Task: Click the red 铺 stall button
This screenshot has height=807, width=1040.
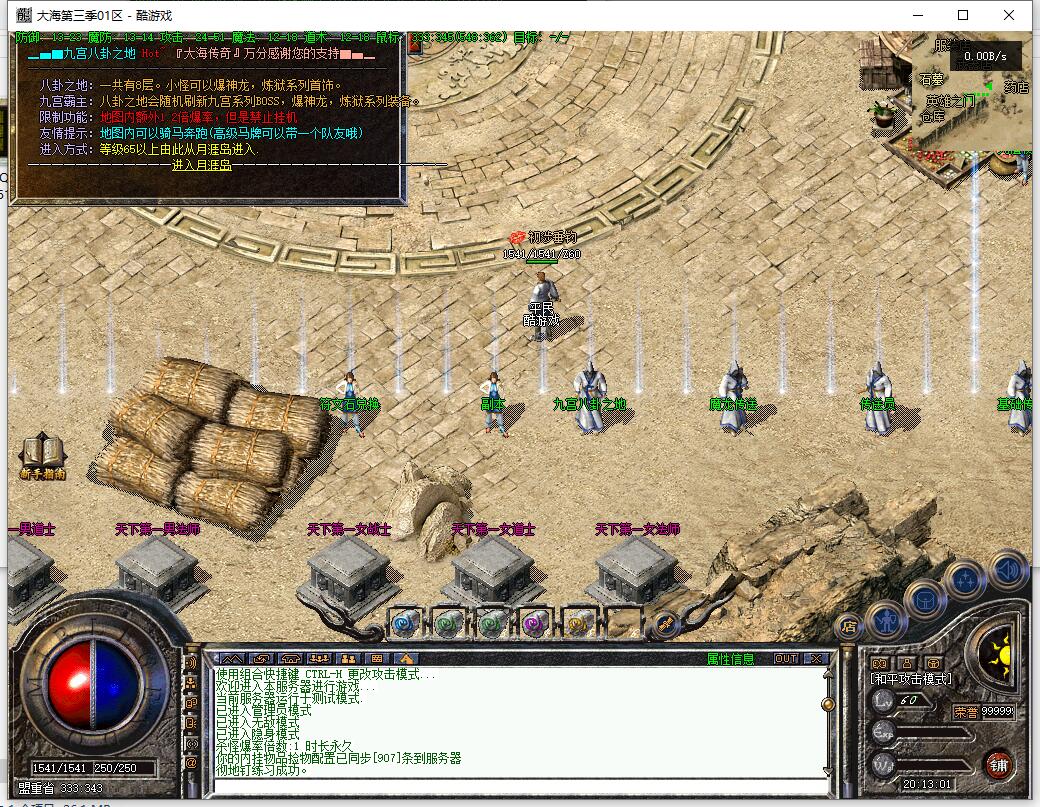Action: (997, 765)
